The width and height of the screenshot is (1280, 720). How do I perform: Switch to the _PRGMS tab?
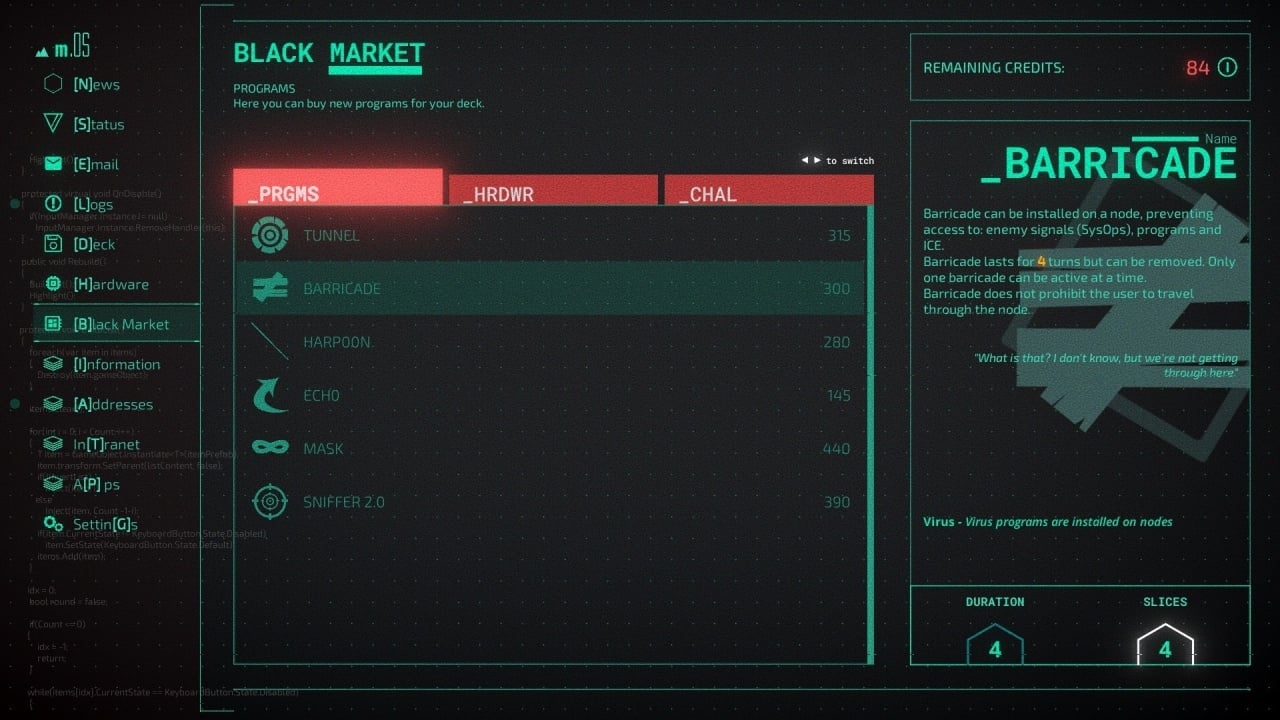[338, 189]
